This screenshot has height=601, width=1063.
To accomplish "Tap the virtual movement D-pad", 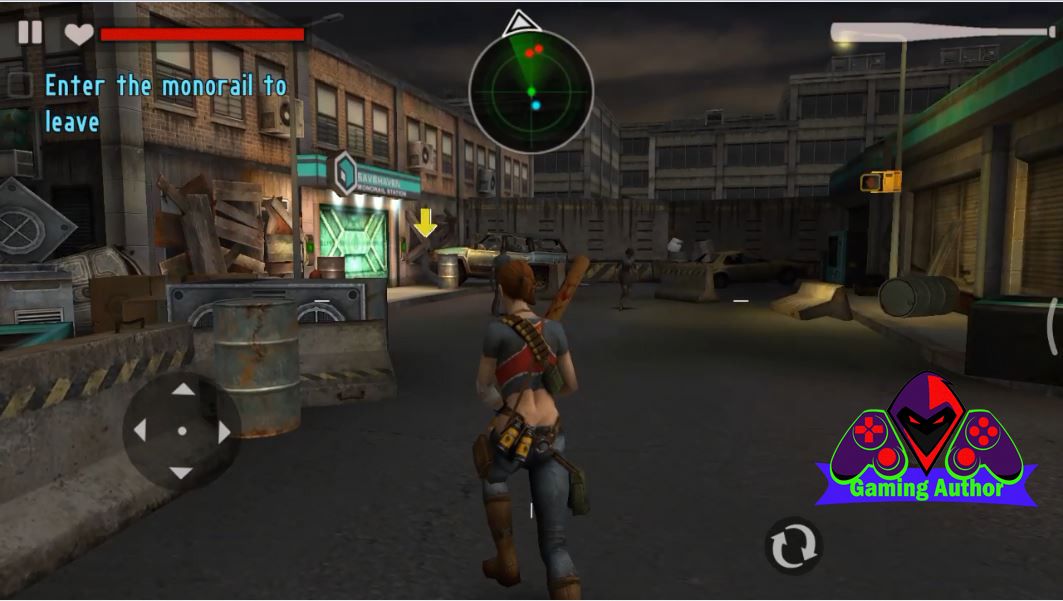I will pos(182,431).
